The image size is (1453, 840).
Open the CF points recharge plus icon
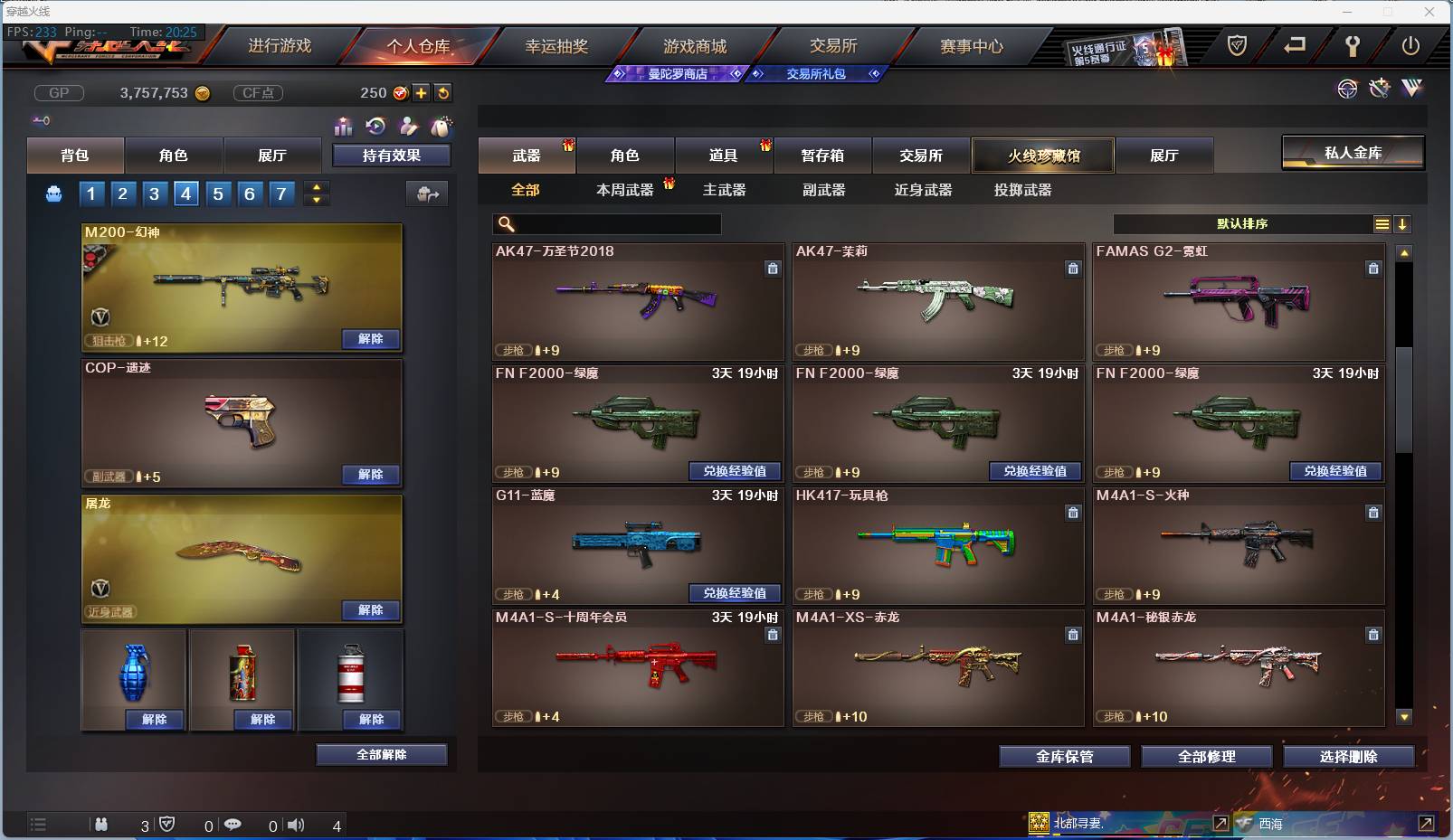pos(422,92)
